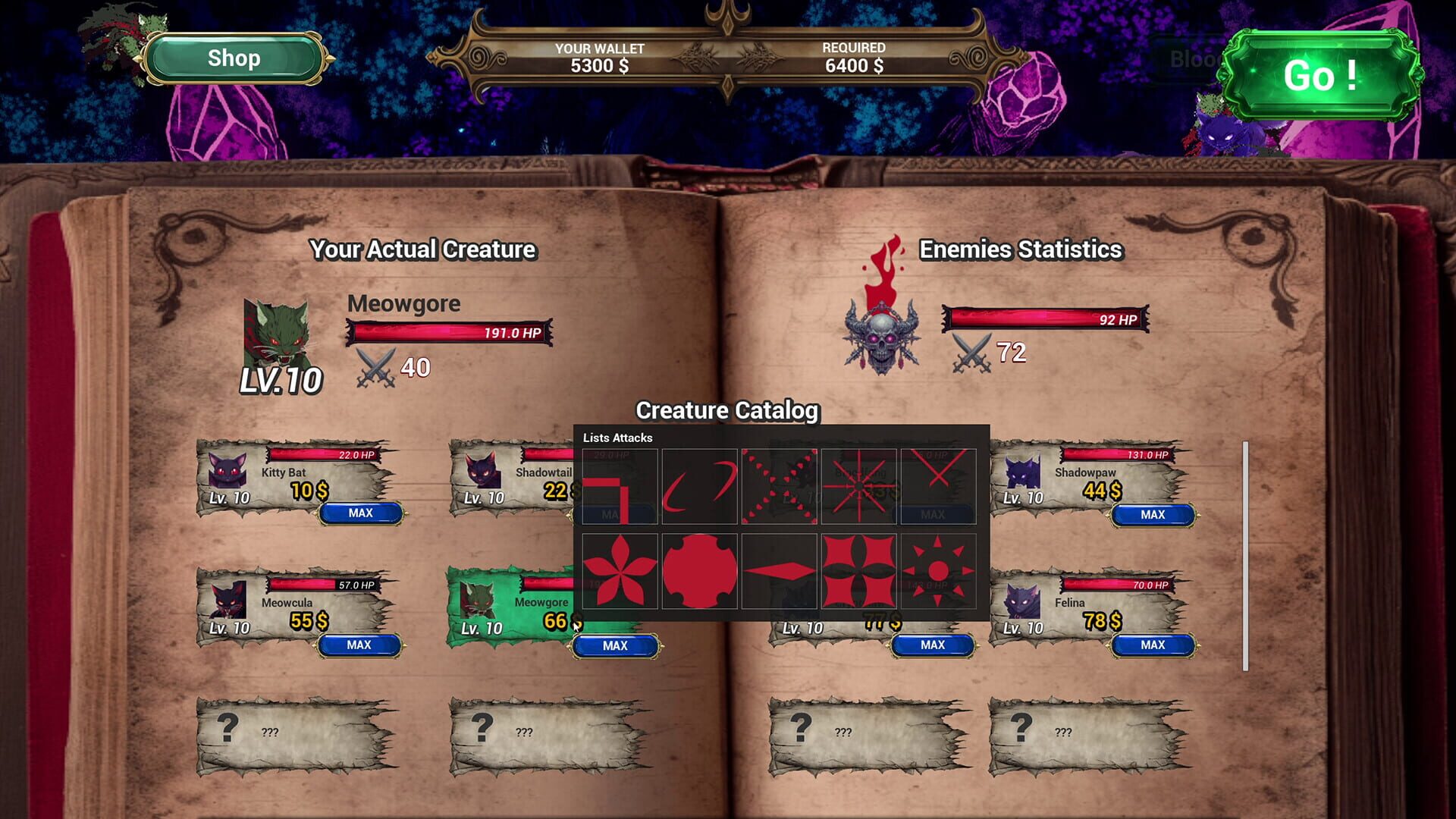Click the right-angle line attack icon
This screenshot has height=819, width=1456.
pyautogui.click(x=618, y=485)
